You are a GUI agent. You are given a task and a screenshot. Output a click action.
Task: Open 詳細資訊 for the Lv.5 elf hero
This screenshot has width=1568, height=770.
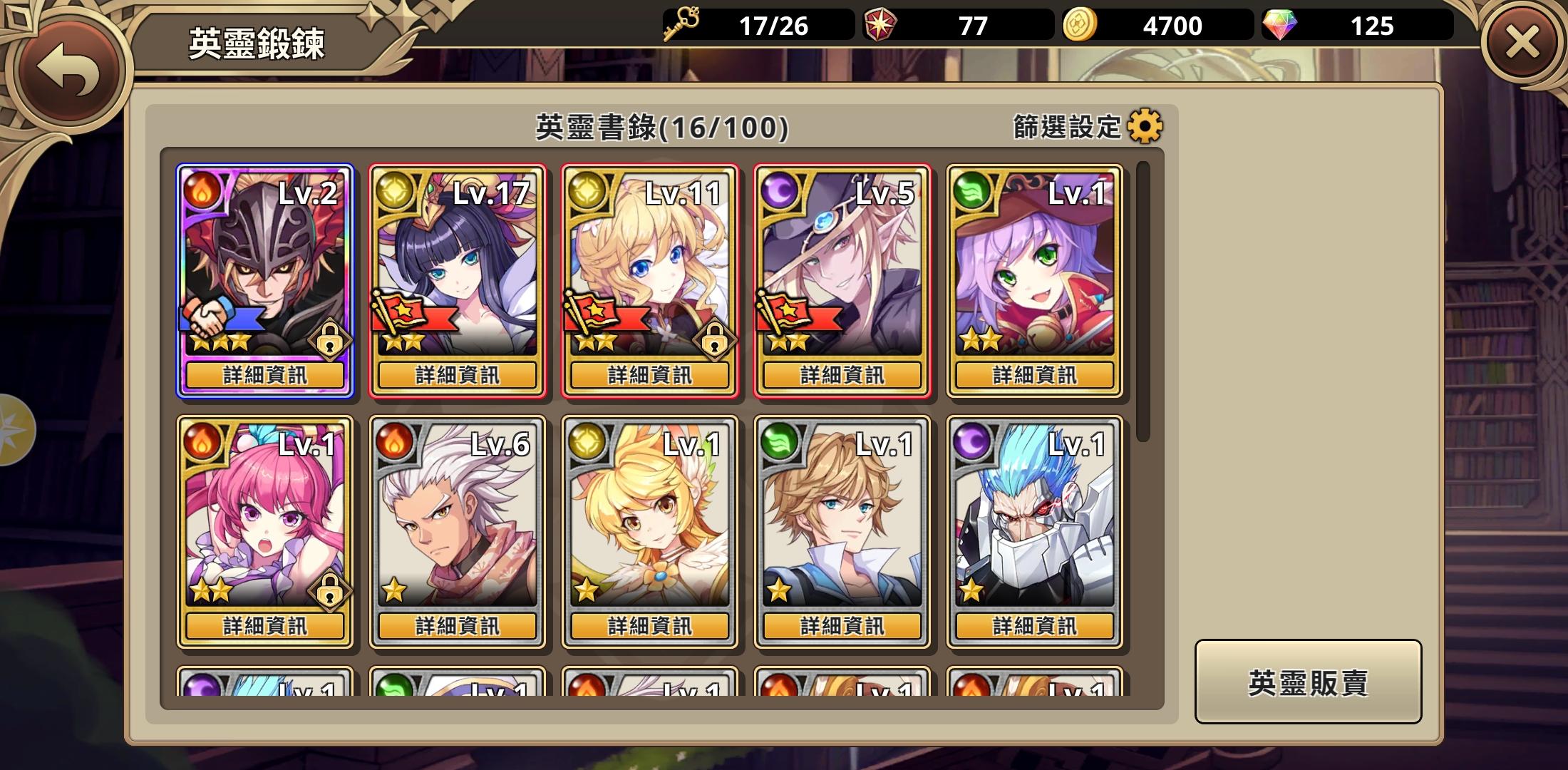(x=842, y=375)
